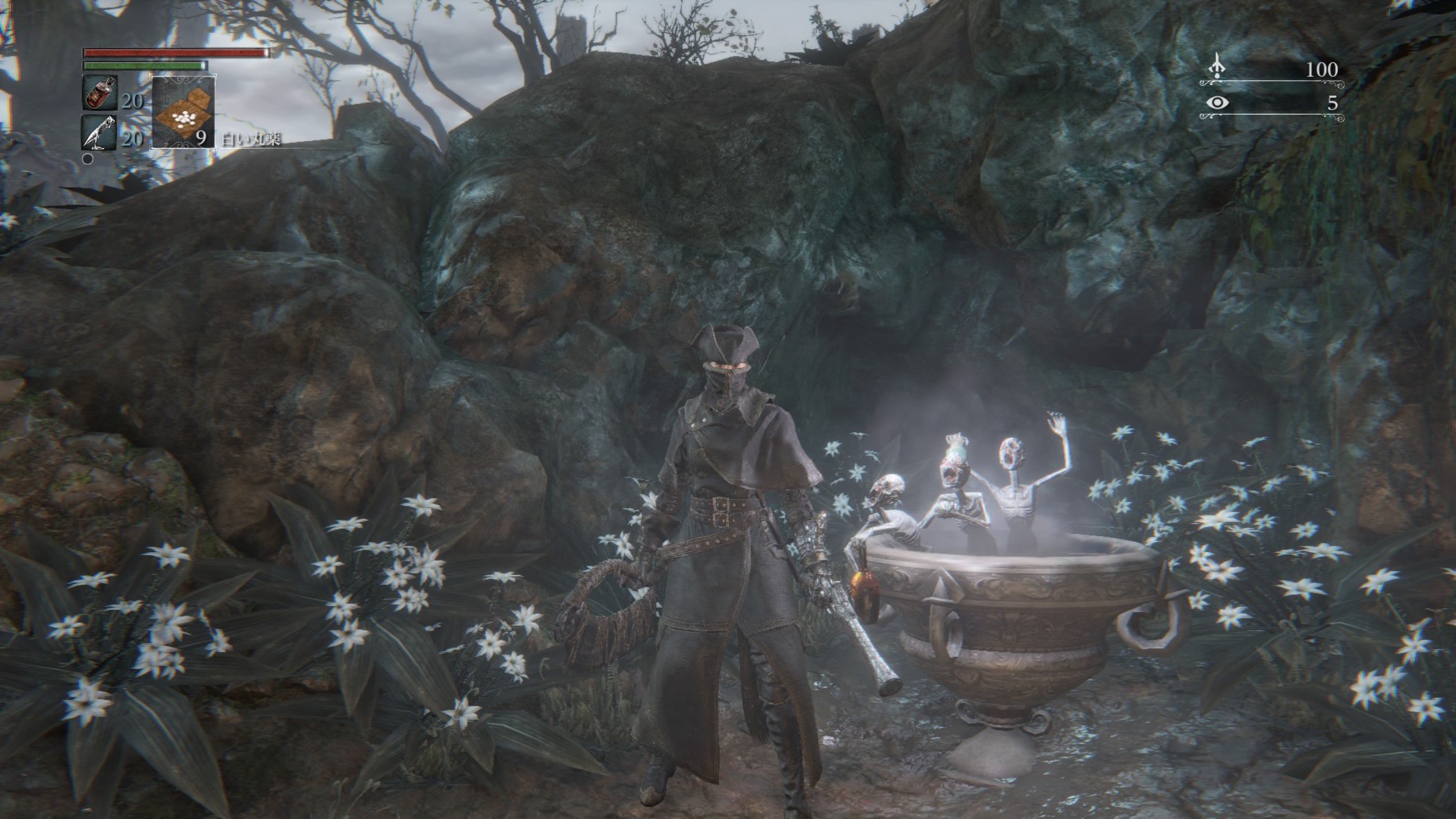This screenshot has width=1456, height=819.
Task: Use the white pills quick item slot
Action: pyautogui.click(x=184, y=111)
